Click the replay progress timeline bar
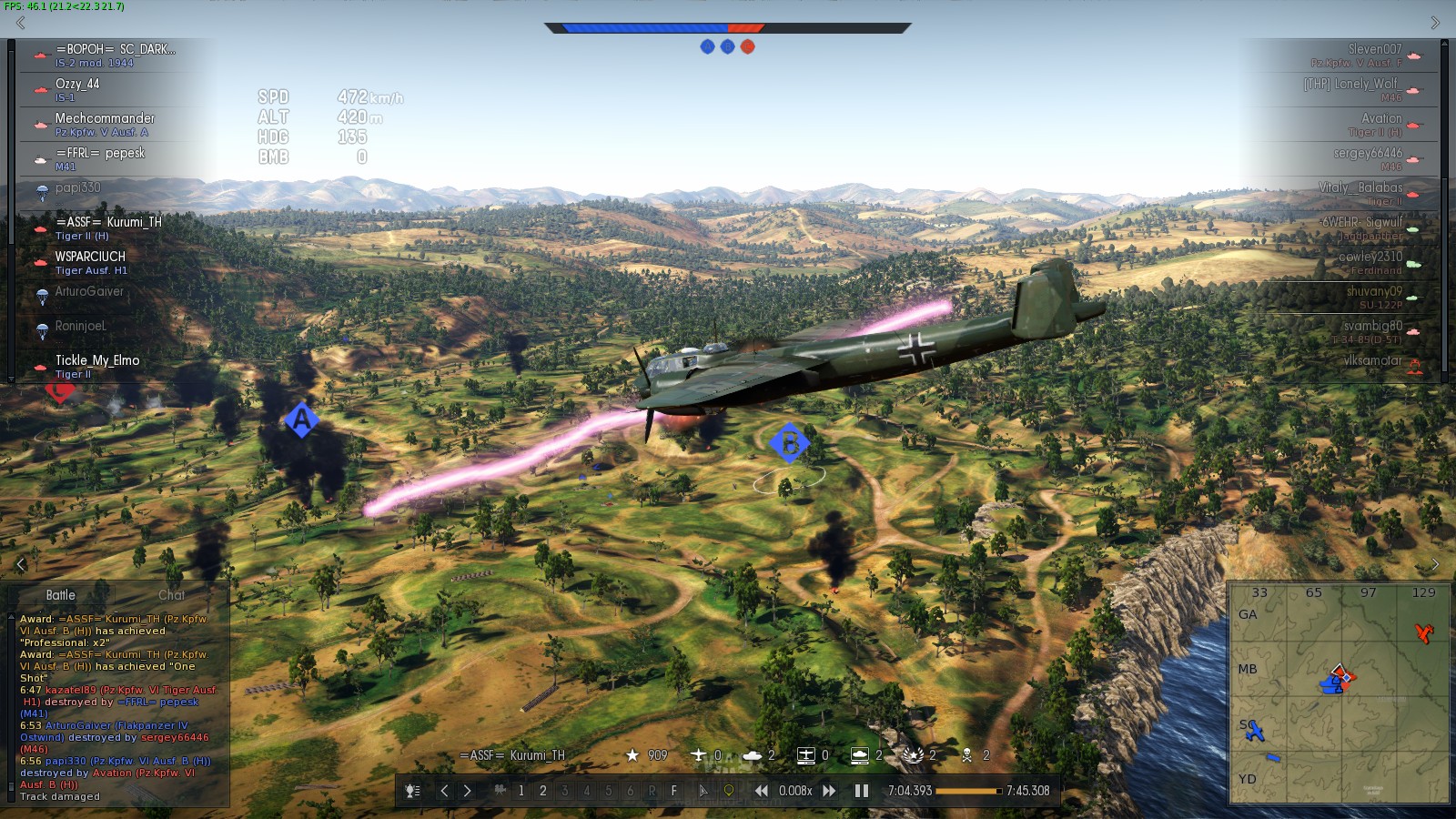 click(968, 791)
